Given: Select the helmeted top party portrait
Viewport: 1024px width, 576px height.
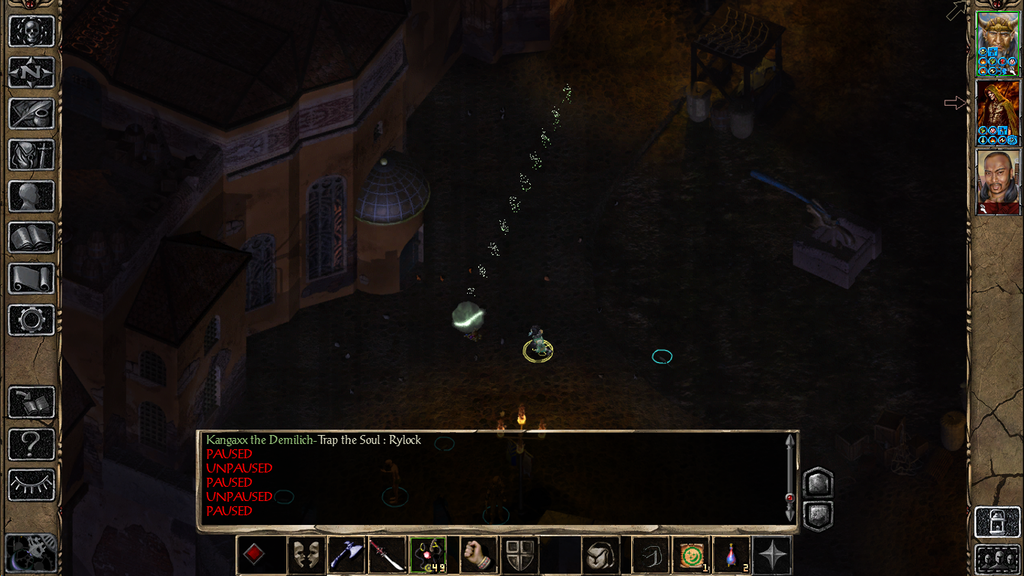Looking at the screenshot, I should pos(997,44).
